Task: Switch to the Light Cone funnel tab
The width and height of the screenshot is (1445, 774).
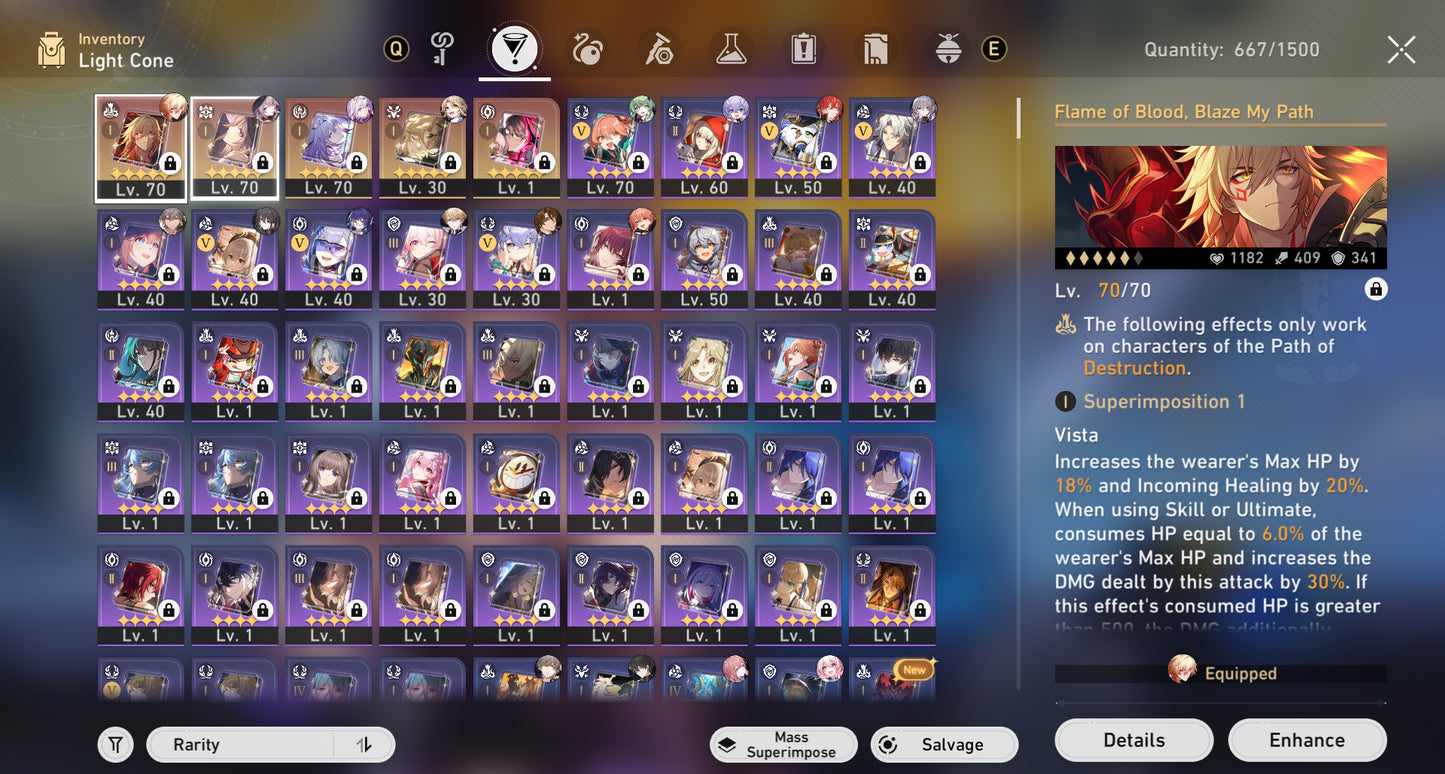Action: coord(514,47)
